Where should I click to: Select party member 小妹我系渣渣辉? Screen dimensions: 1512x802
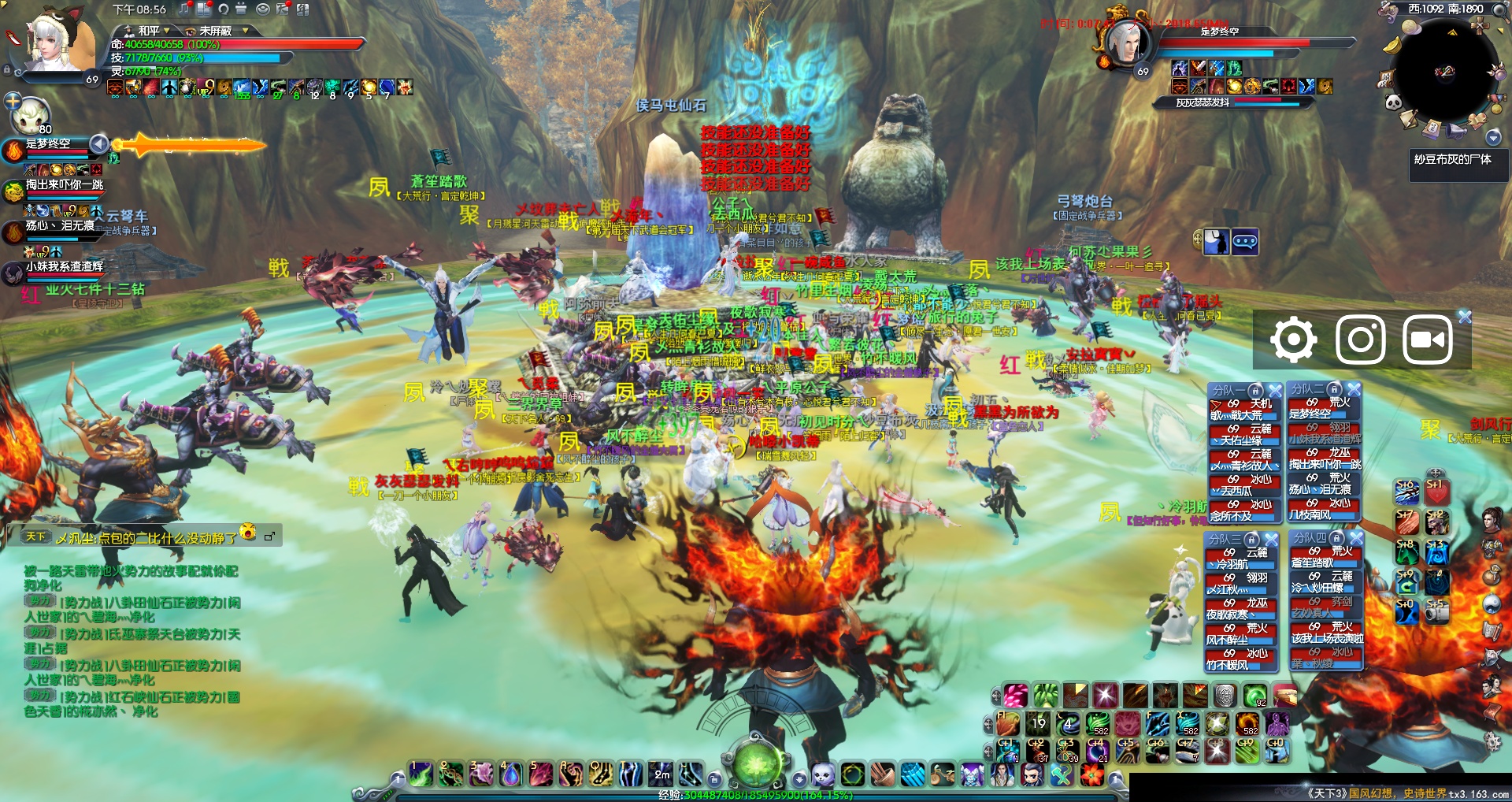65,267
